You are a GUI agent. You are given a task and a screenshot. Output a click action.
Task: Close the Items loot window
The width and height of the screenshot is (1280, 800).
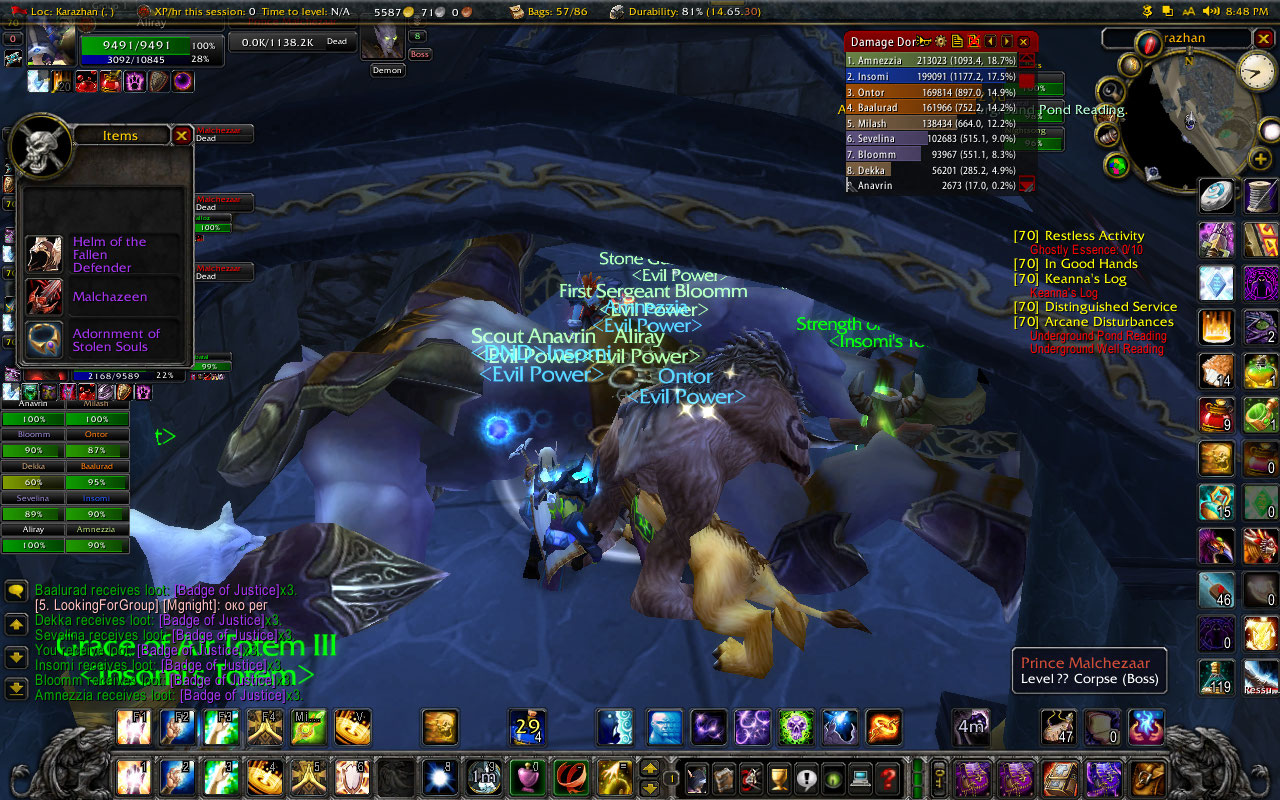(181, 135)
